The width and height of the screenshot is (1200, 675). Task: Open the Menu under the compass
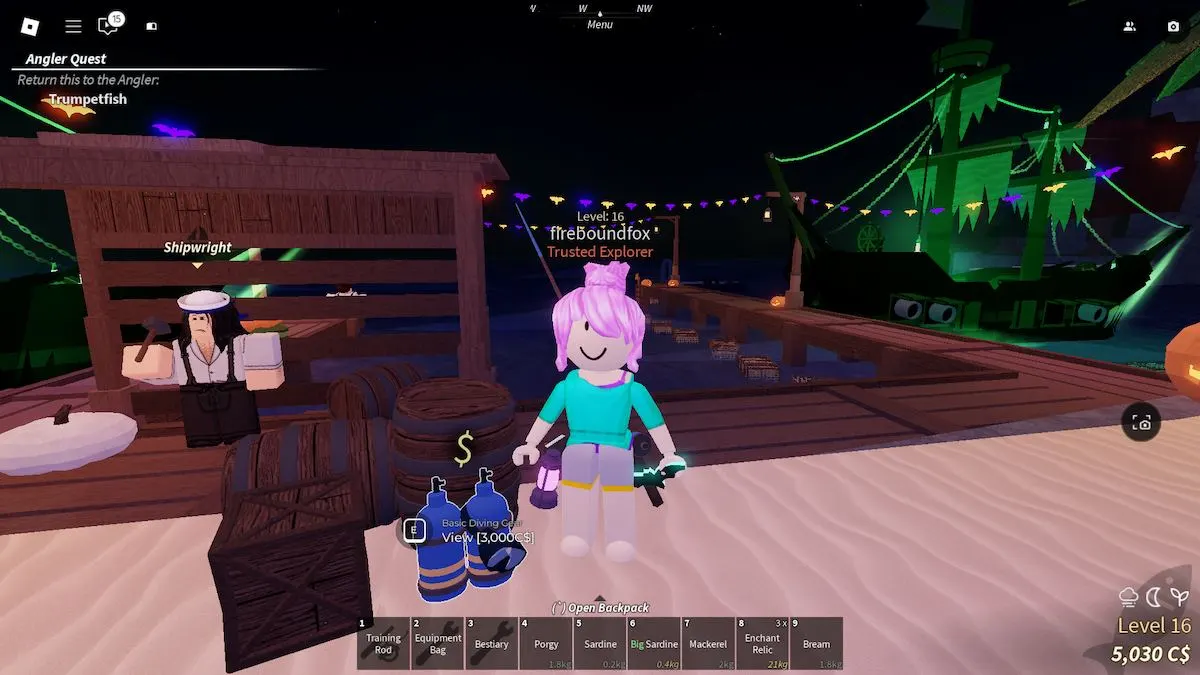click(600, 24)
